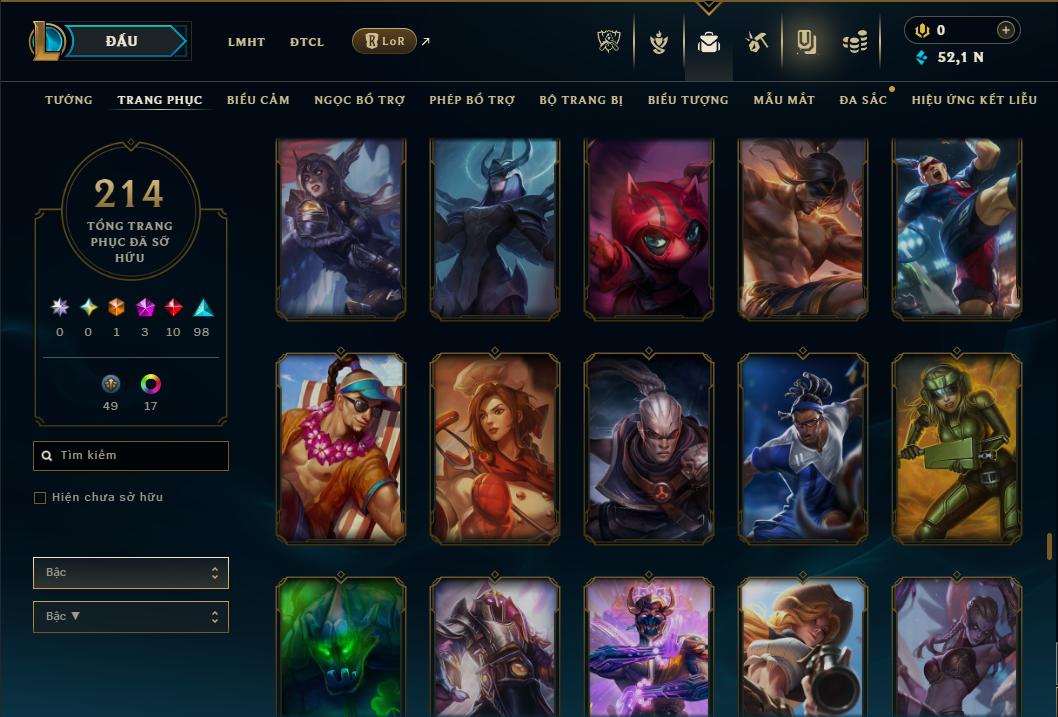Open the MẪU MẮT tab
This screenshot has width=1058, height=717.
coord(784,100)
